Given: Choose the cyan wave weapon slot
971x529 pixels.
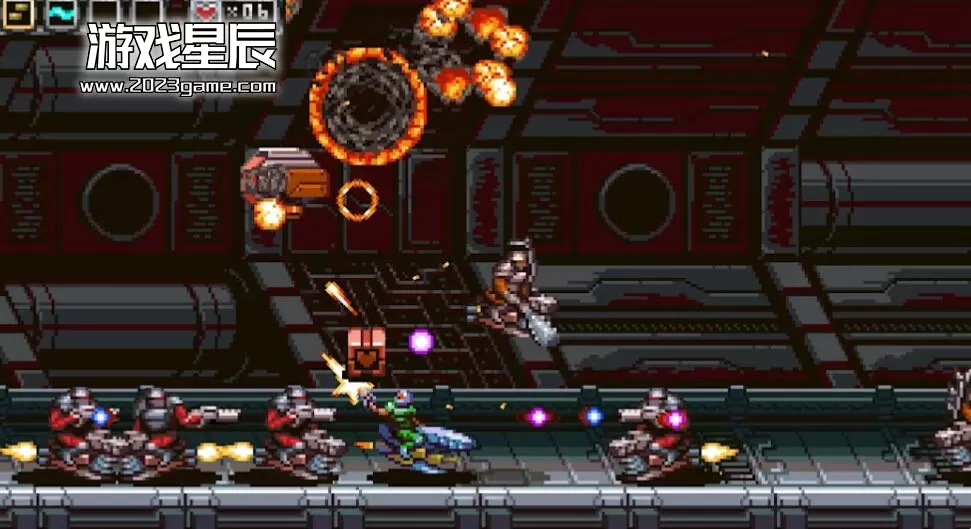Looking at the screenshot, I should click(61, 11).
